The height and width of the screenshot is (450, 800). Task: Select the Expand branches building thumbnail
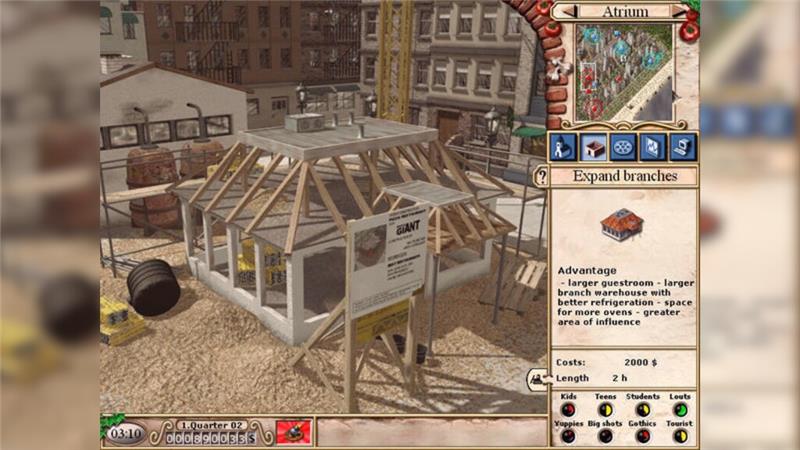(x=623, y=224)
